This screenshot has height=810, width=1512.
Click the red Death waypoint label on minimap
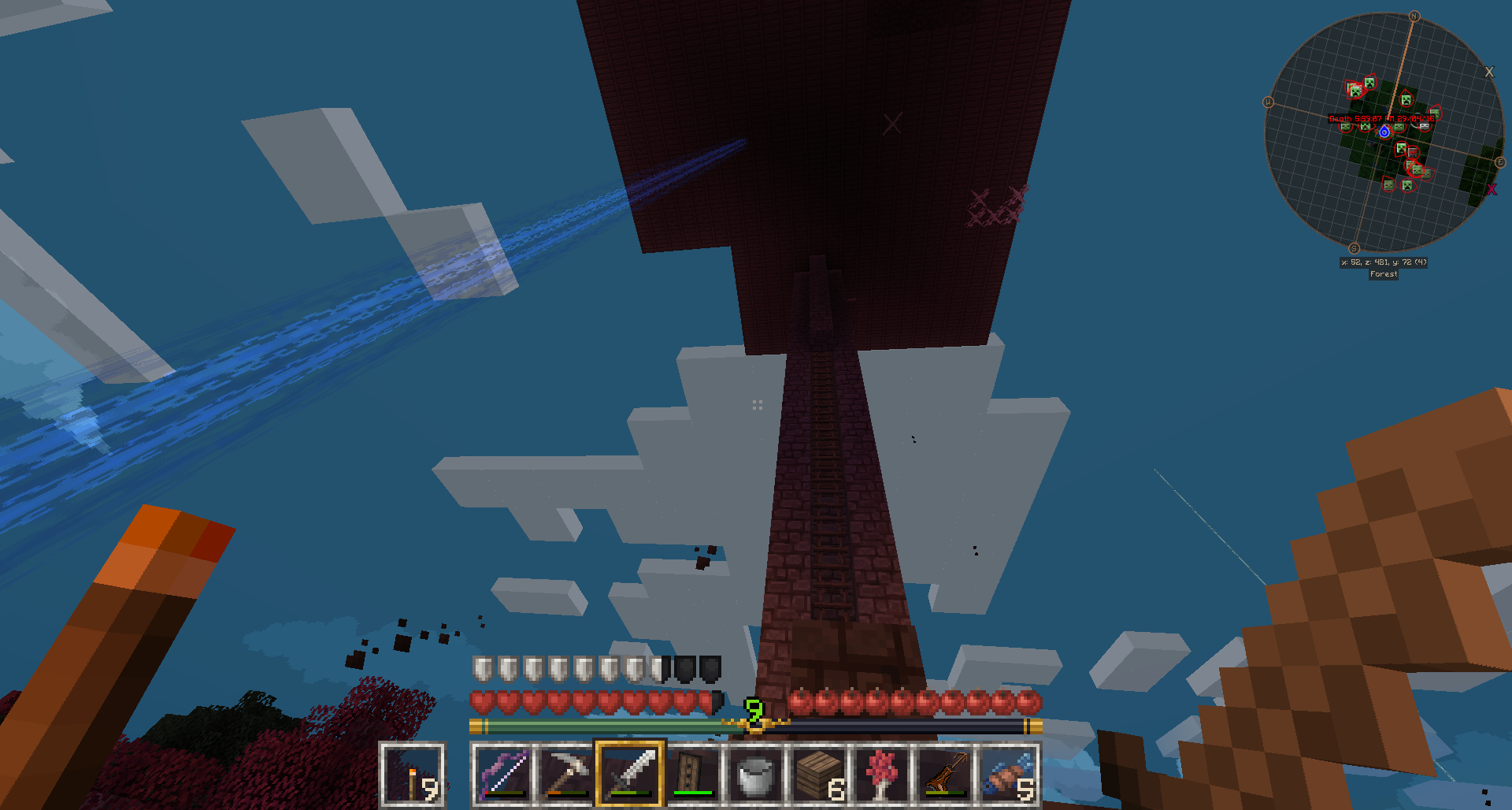click(x=1381, y=119)
